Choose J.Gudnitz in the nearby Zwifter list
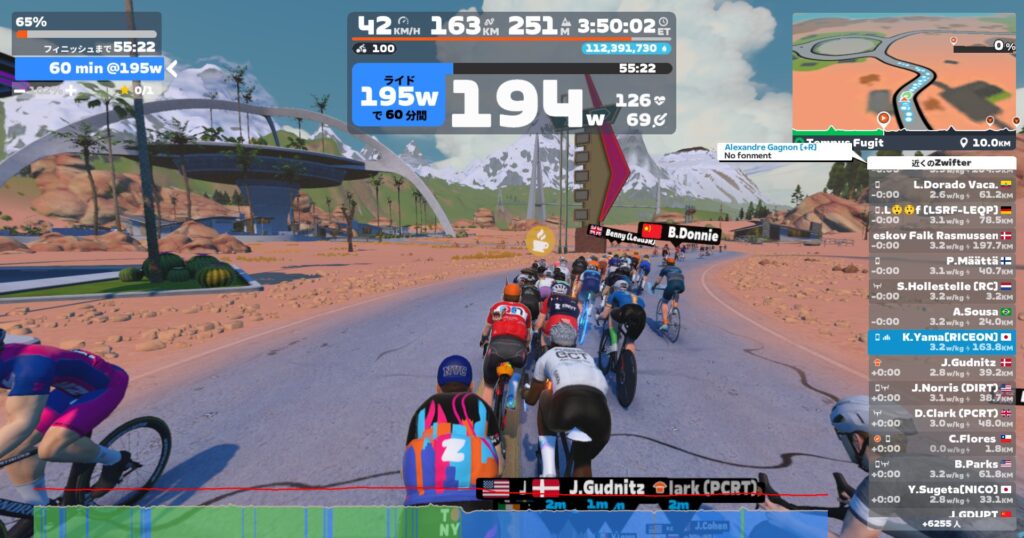Viewport: 1024px width, 538px height. (941, 367)
